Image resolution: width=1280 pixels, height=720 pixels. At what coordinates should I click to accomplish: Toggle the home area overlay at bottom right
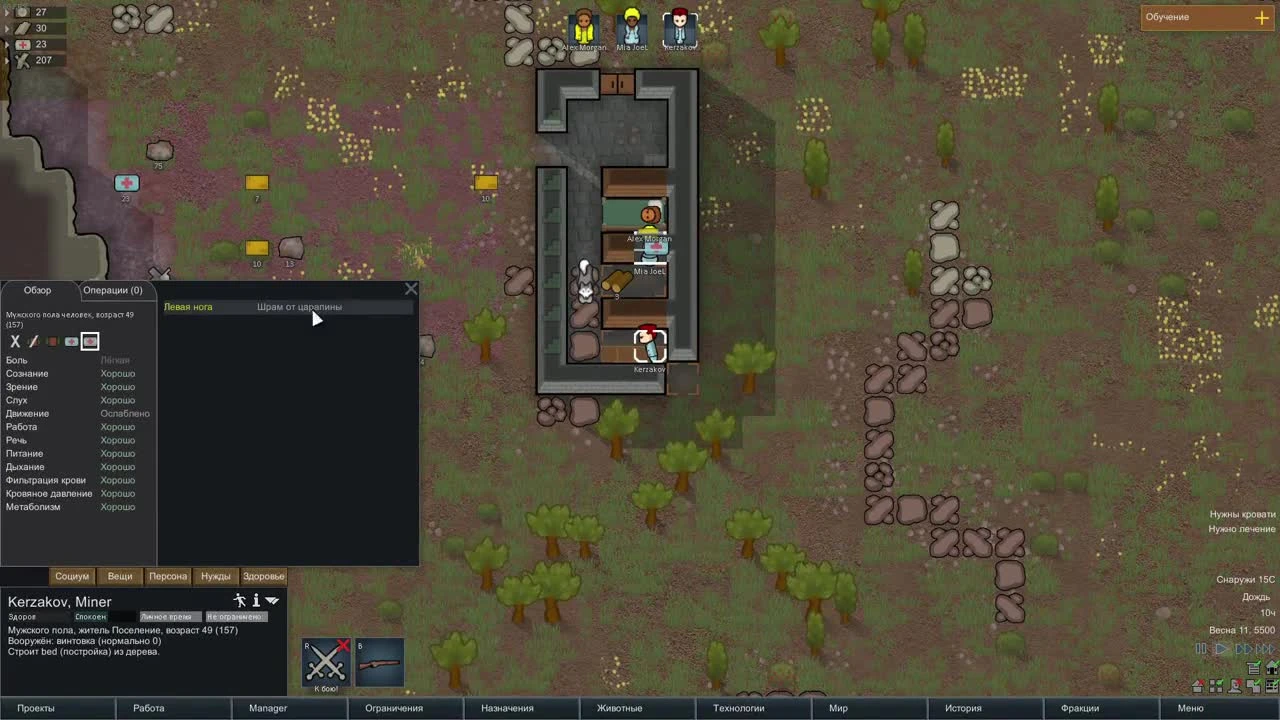tap(1272, 668)
